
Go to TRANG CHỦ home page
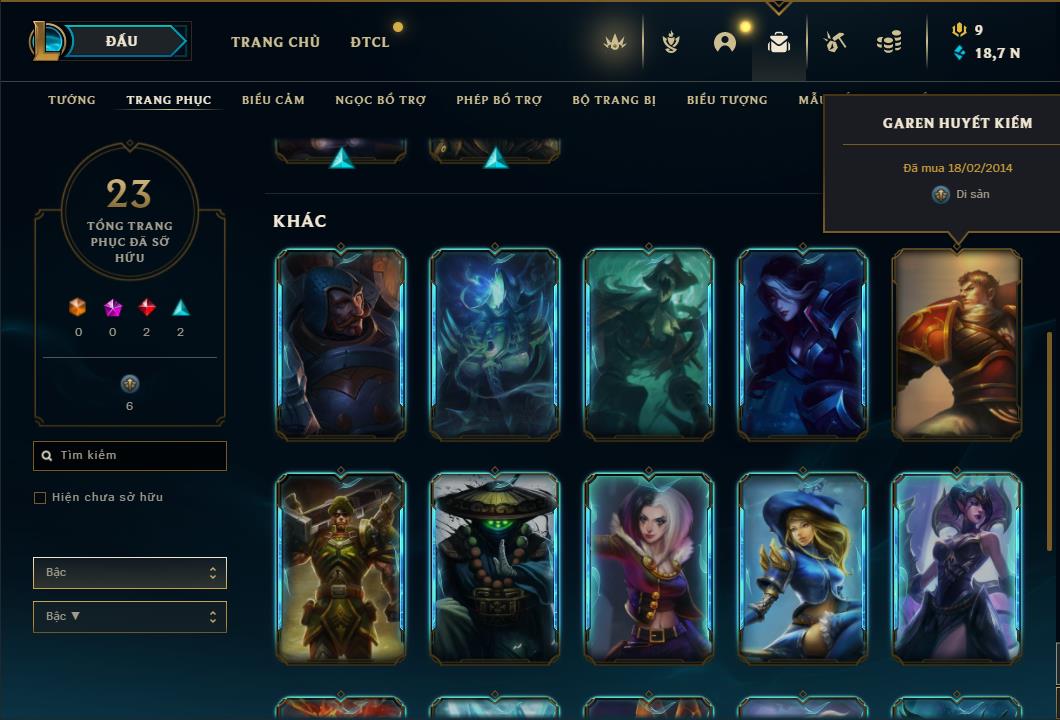pos(275,42)
